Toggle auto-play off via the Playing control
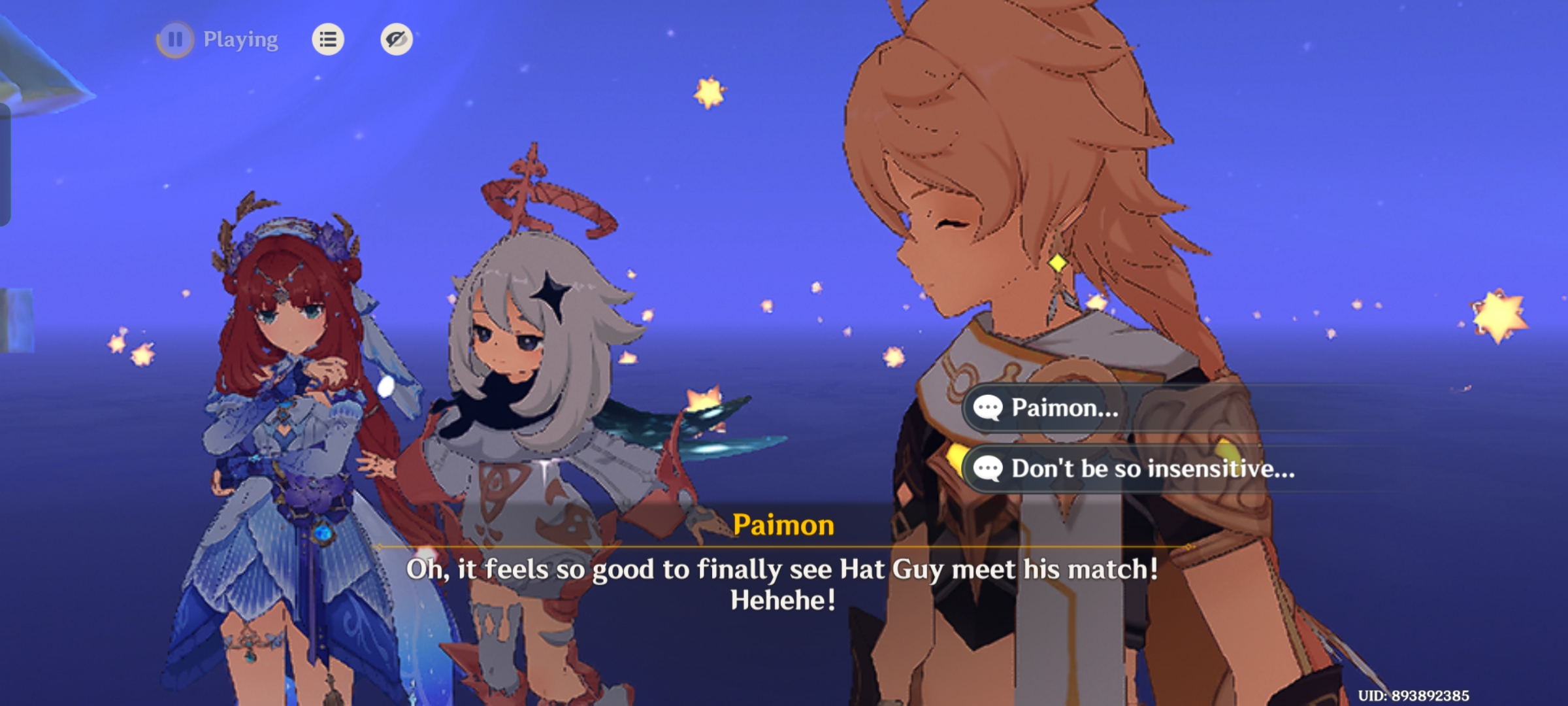 (239, 40)
